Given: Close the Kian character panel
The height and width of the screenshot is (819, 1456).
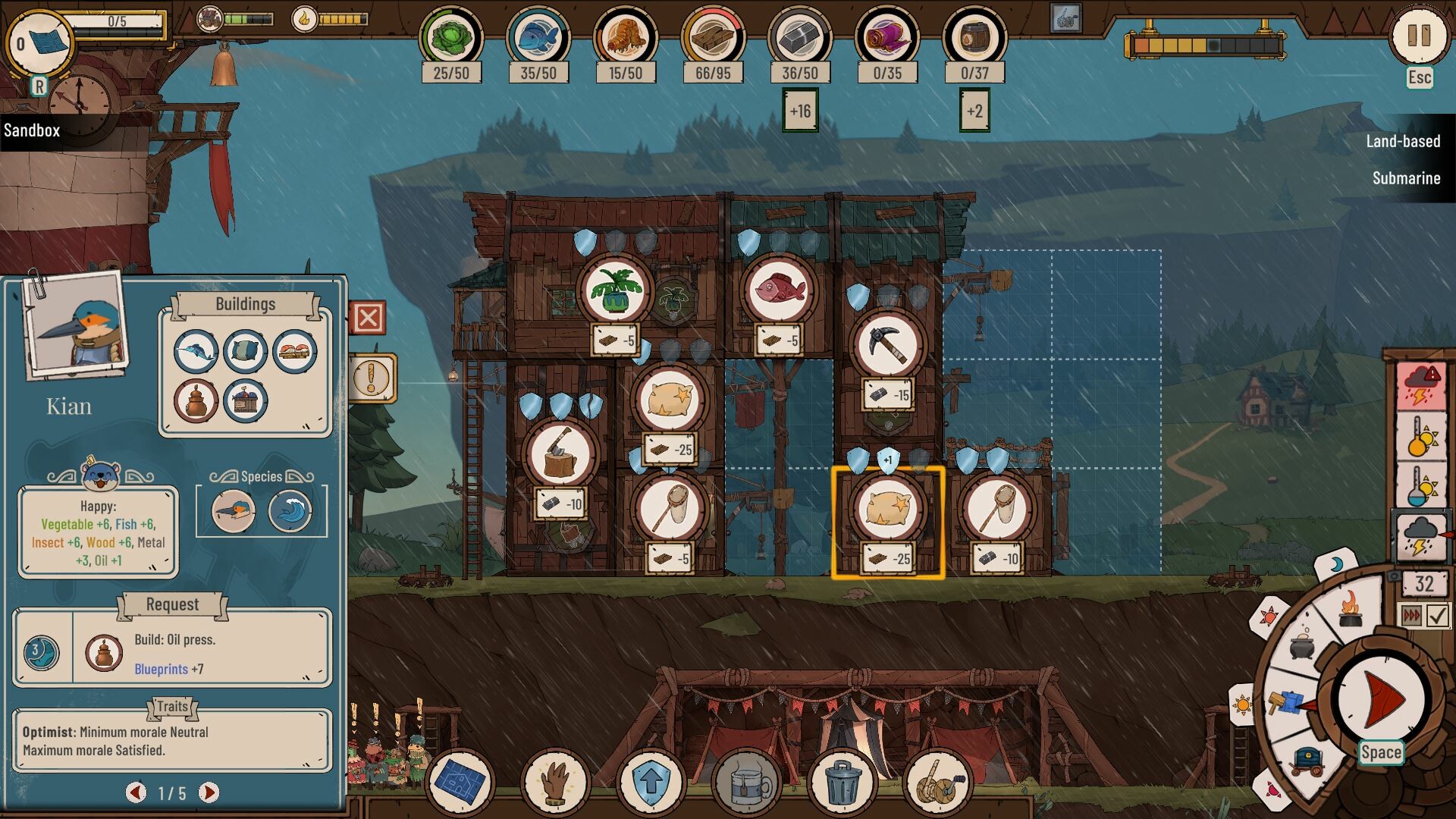Looking at the screenshot, I should (x=369, y=318).
